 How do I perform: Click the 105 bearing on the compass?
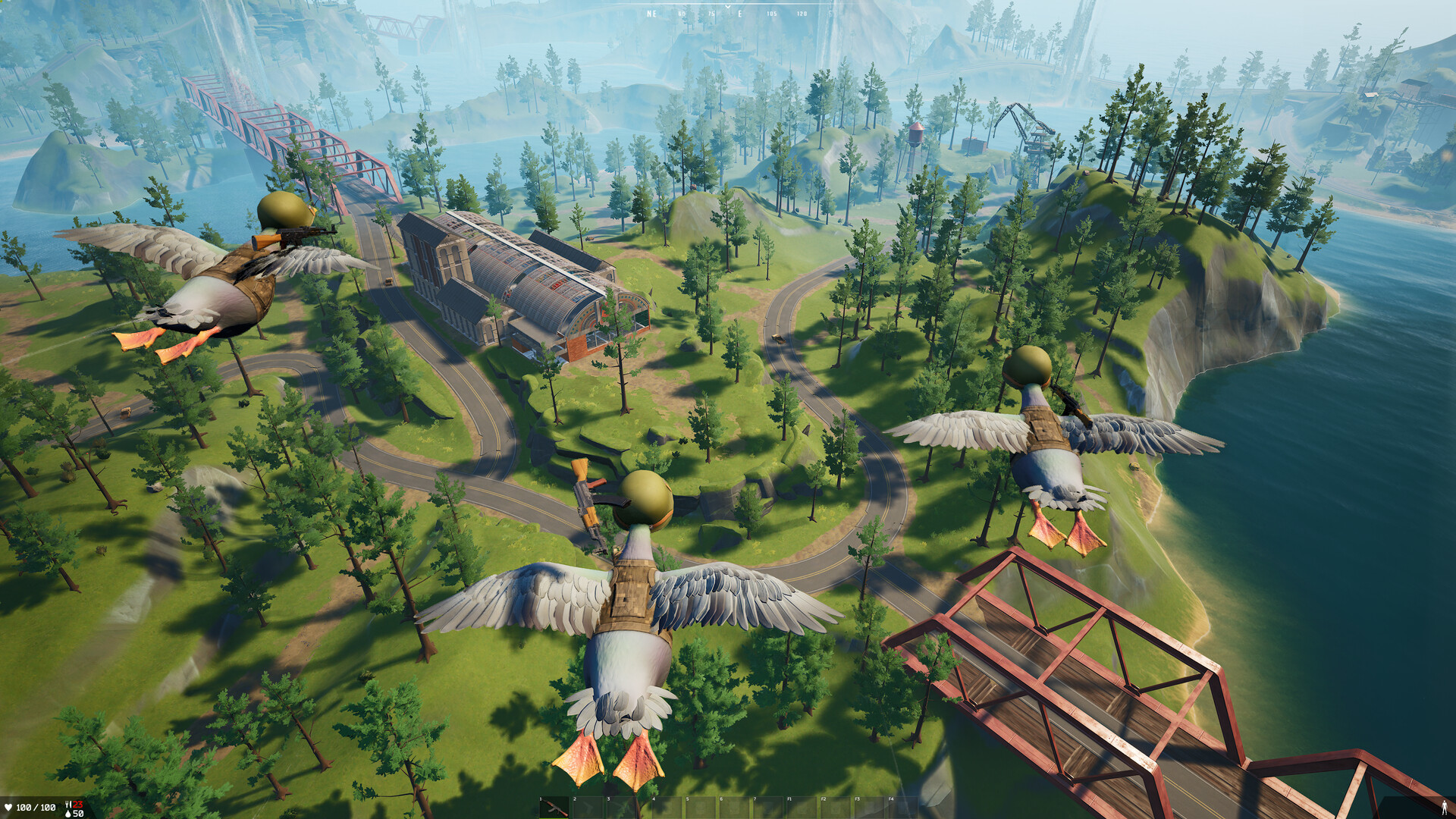[772, 13]
